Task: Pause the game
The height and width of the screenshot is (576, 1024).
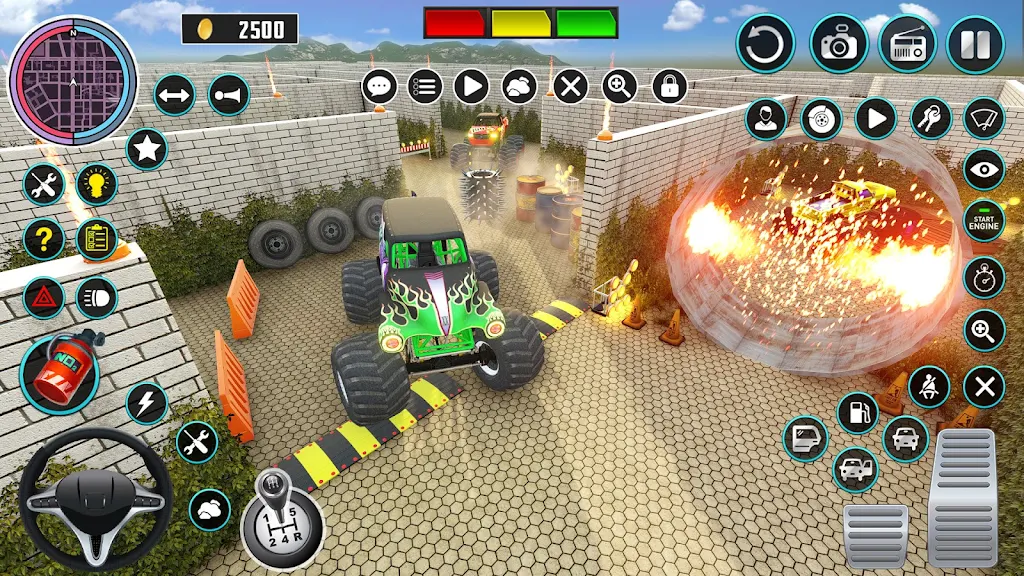Action: (x=975, y=45)
